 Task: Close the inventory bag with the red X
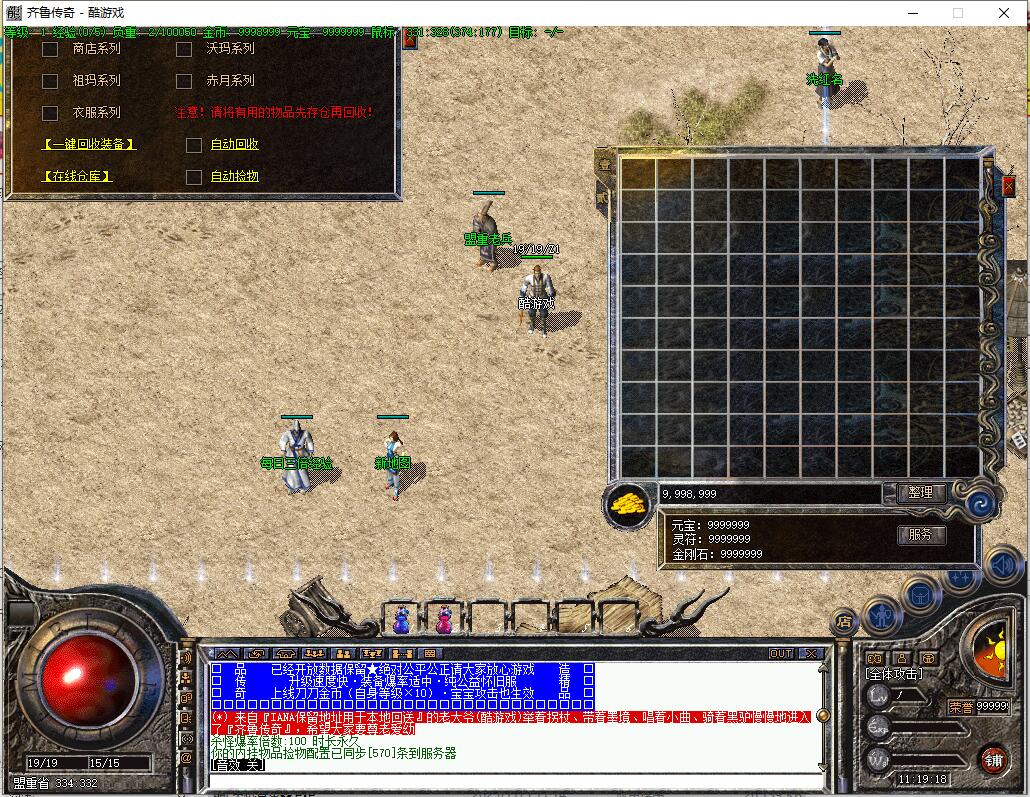tap(1008, 186)
